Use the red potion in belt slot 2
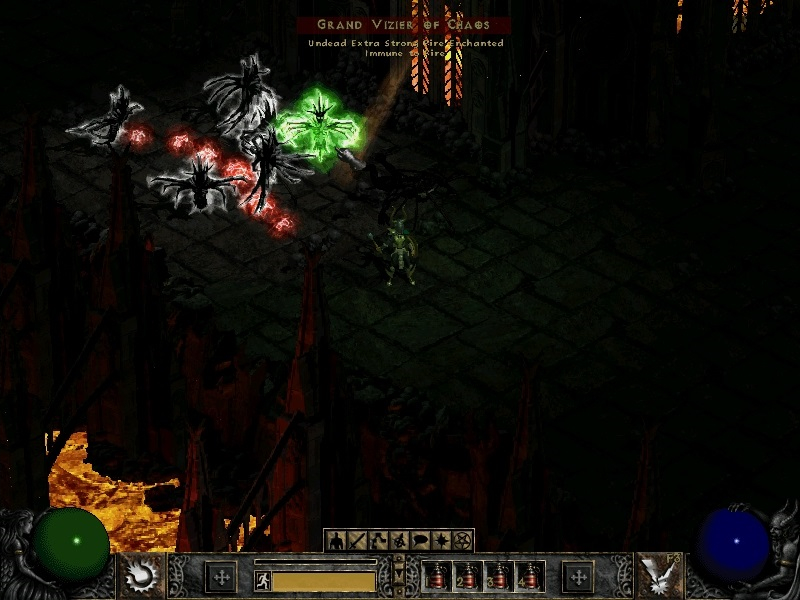This screenshot has height=600, width=800. pos(467,577)
